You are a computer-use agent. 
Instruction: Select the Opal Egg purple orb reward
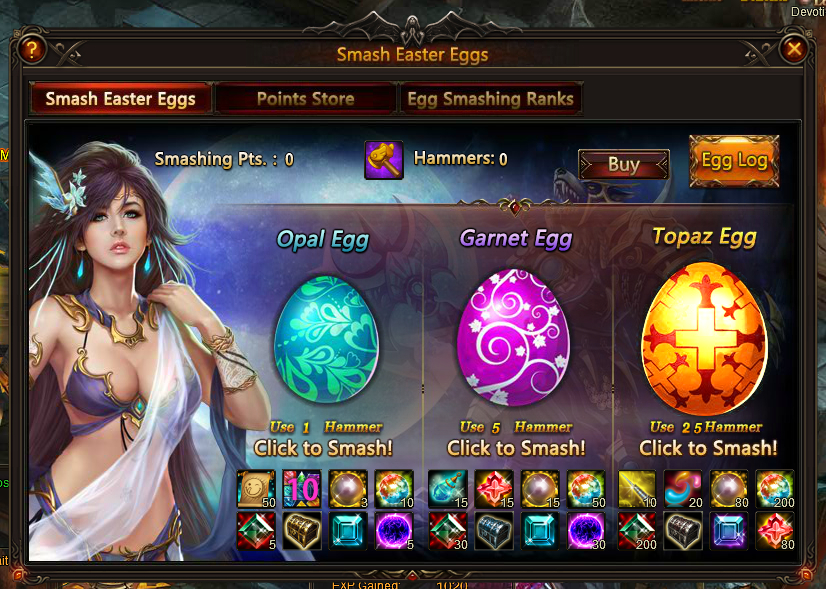(x=394, y=531)
